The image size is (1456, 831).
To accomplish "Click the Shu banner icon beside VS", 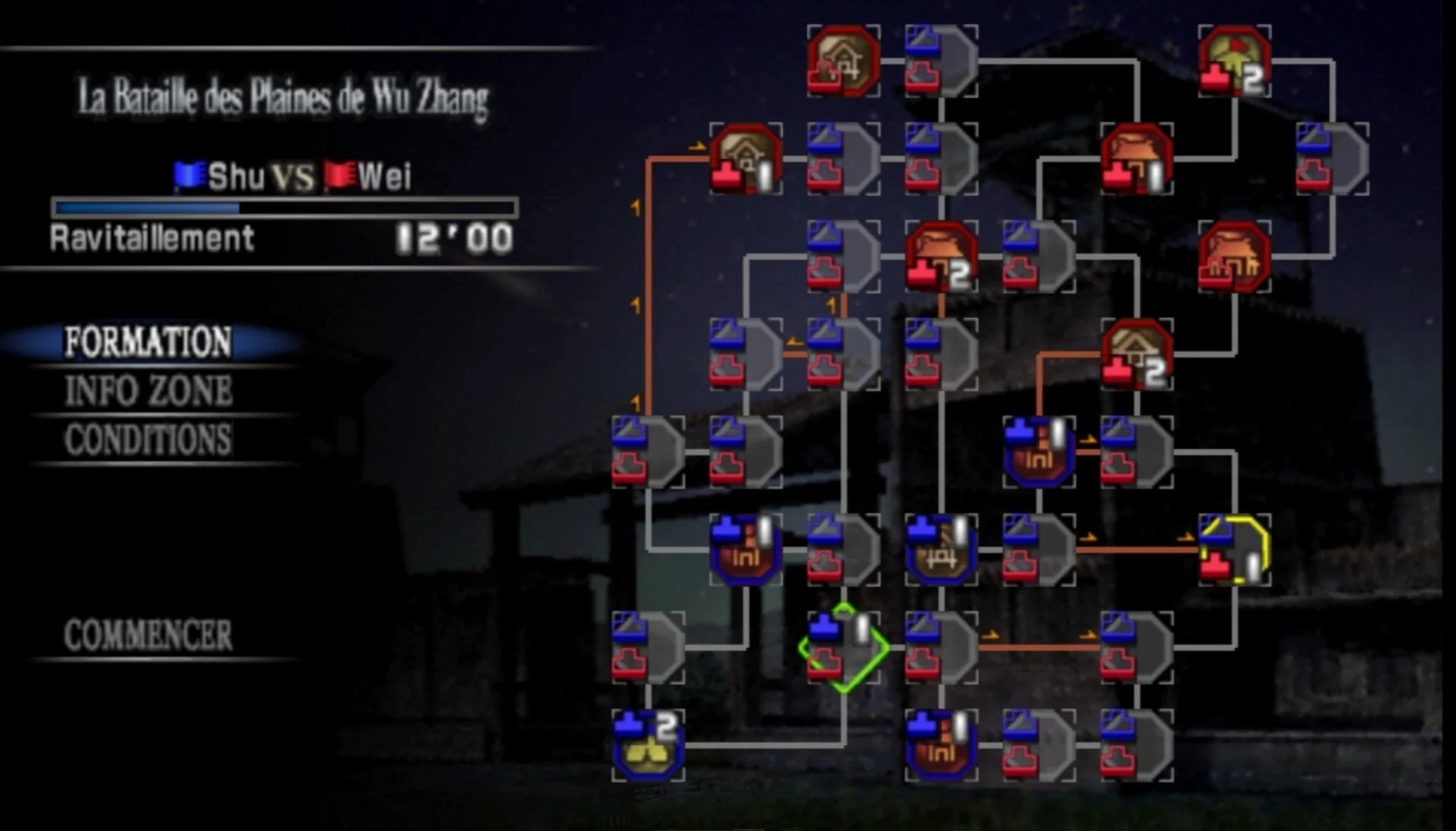I will [x=189, y=173].
